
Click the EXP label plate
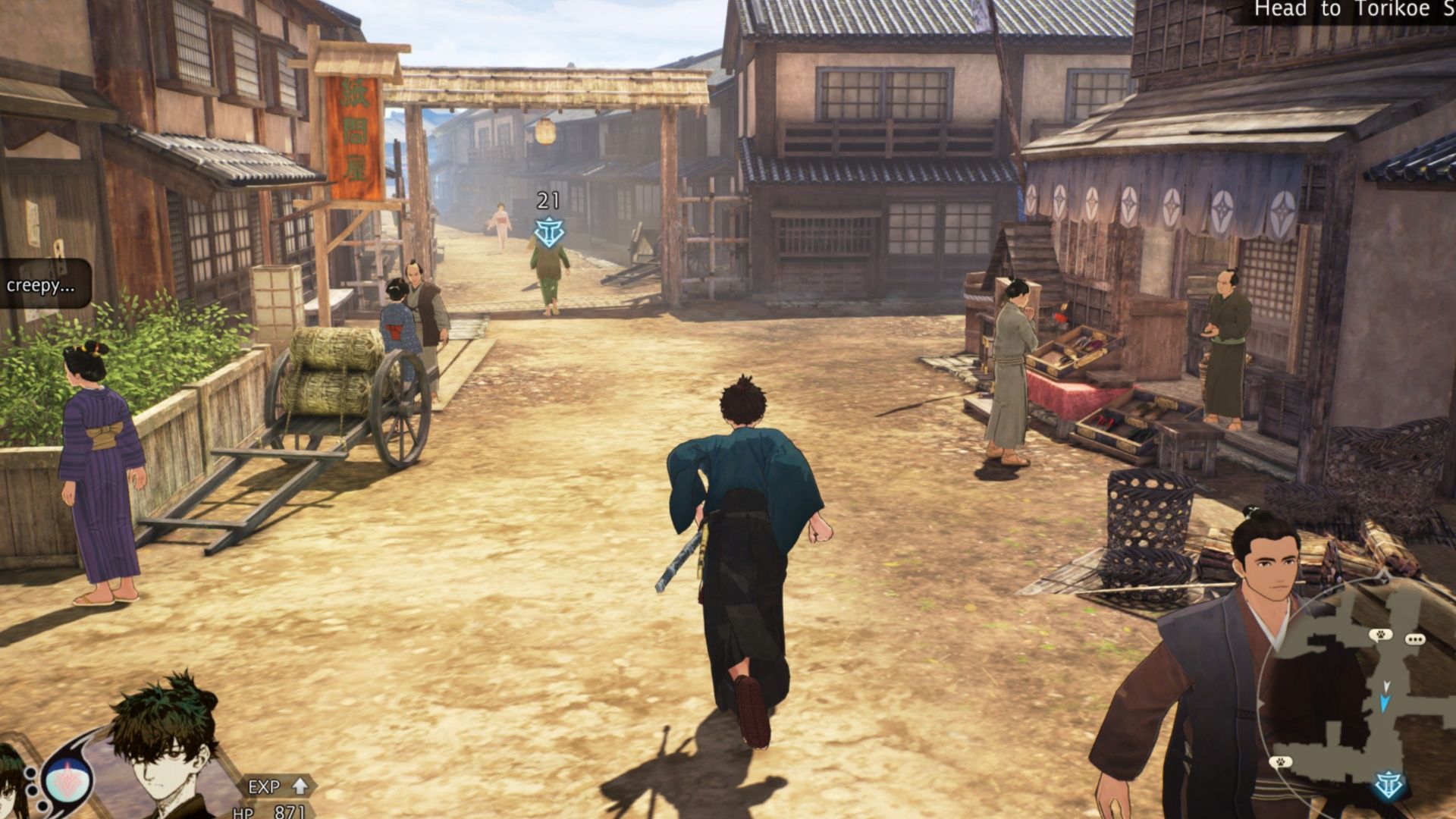265,787
